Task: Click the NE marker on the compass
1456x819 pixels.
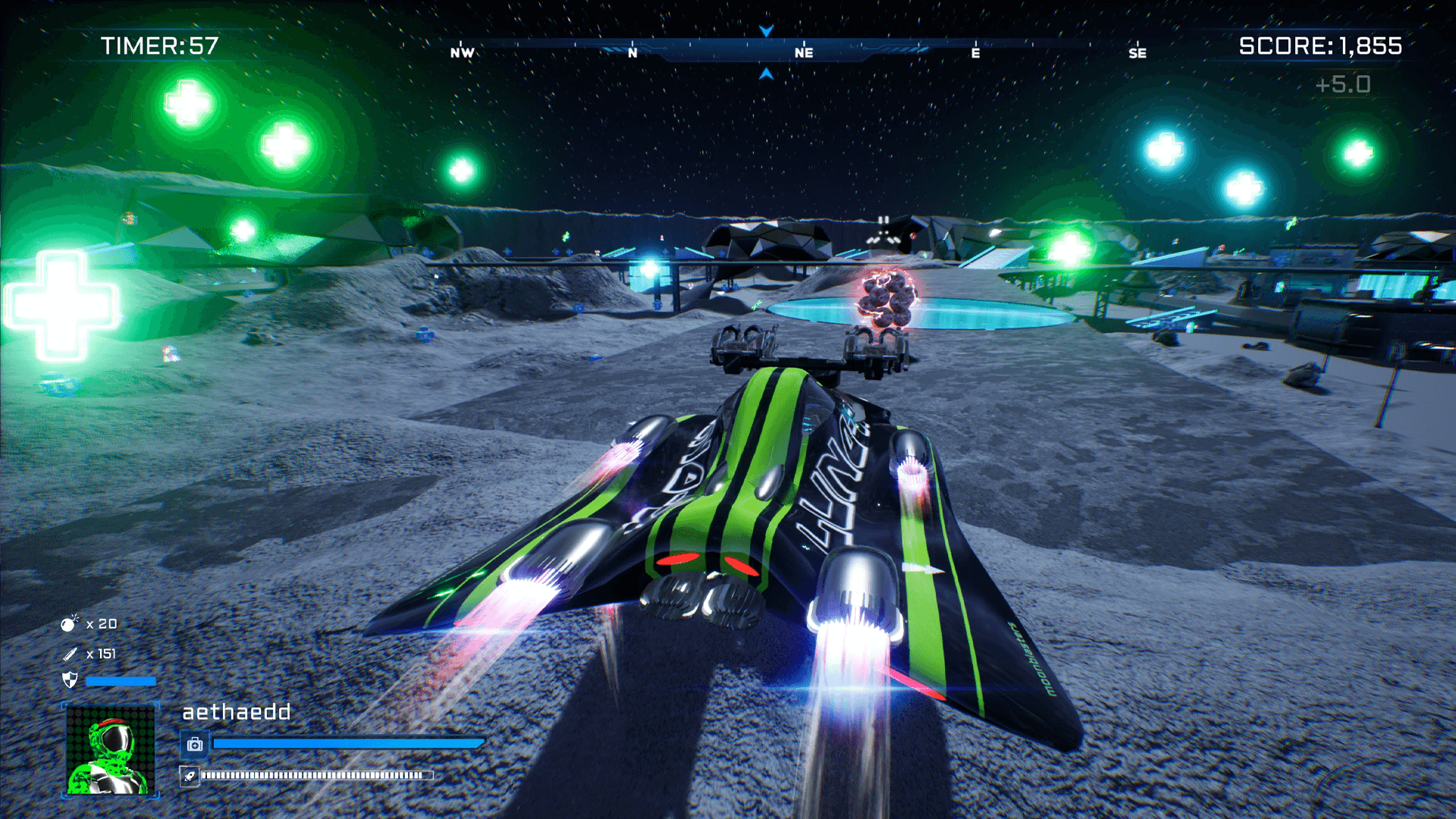Action: tap(804, 52)
